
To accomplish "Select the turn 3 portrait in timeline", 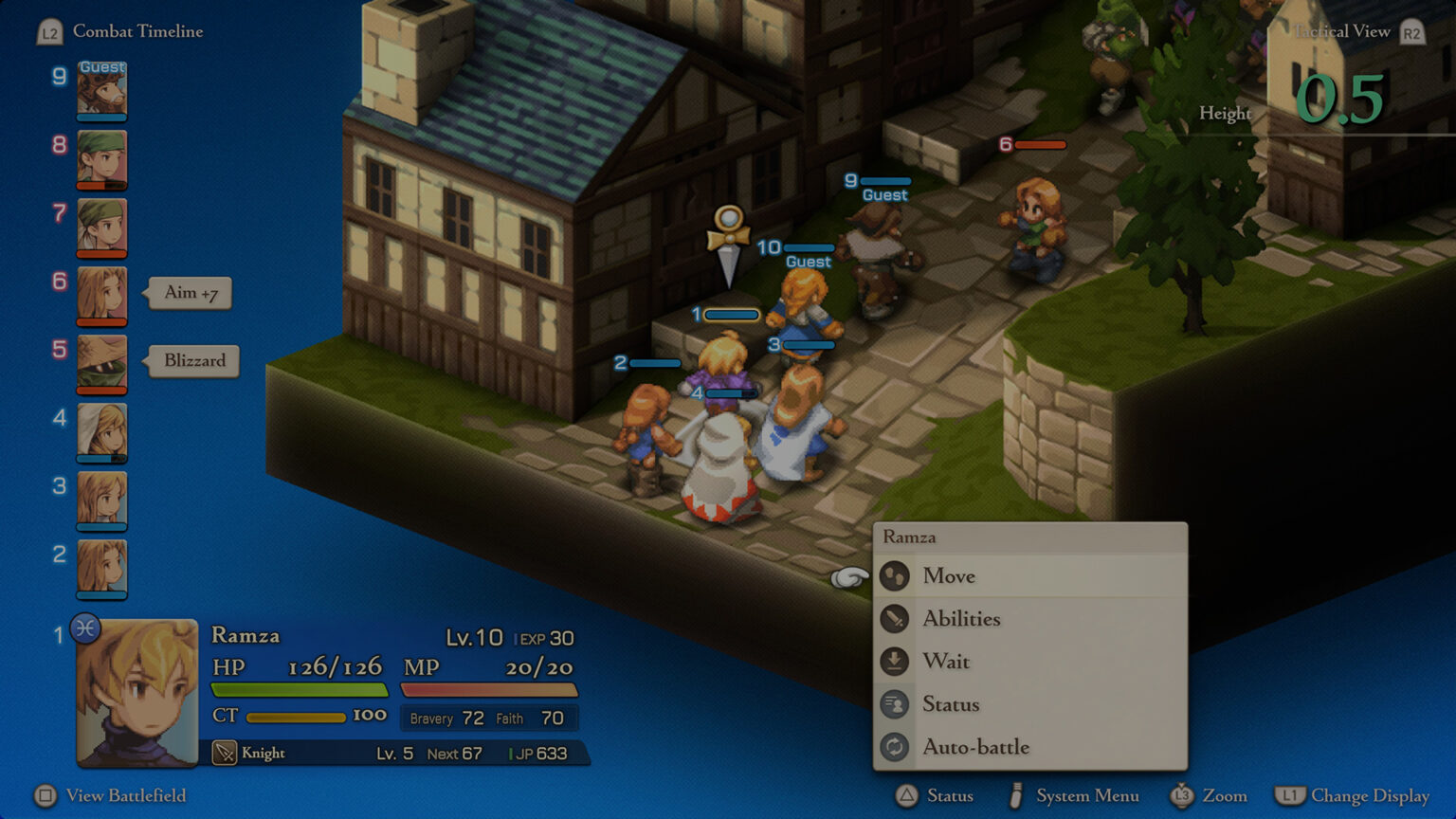I will [101, 500].
